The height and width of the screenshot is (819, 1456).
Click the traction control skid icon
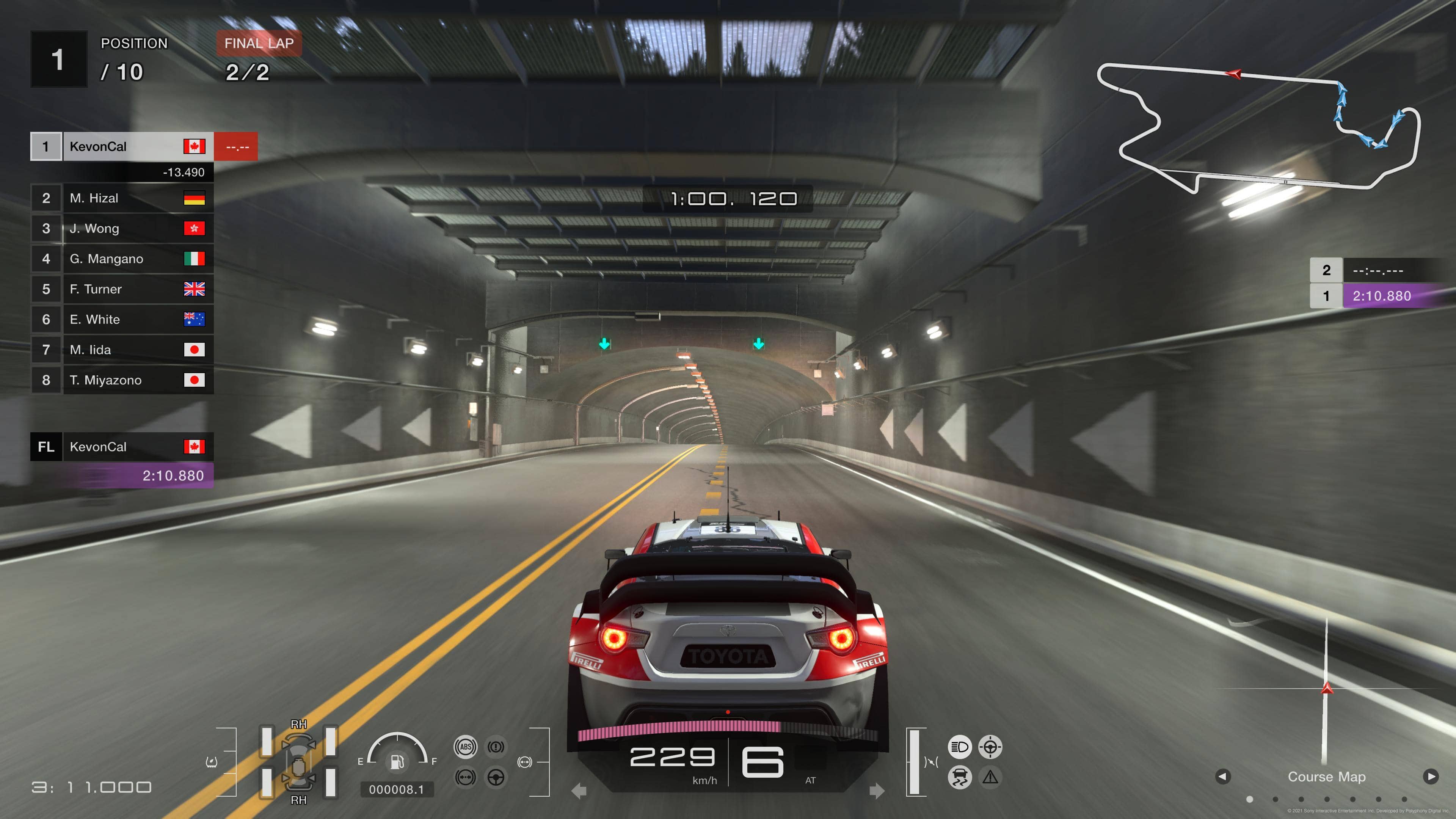pyautogui.click(x=960, y=777)
